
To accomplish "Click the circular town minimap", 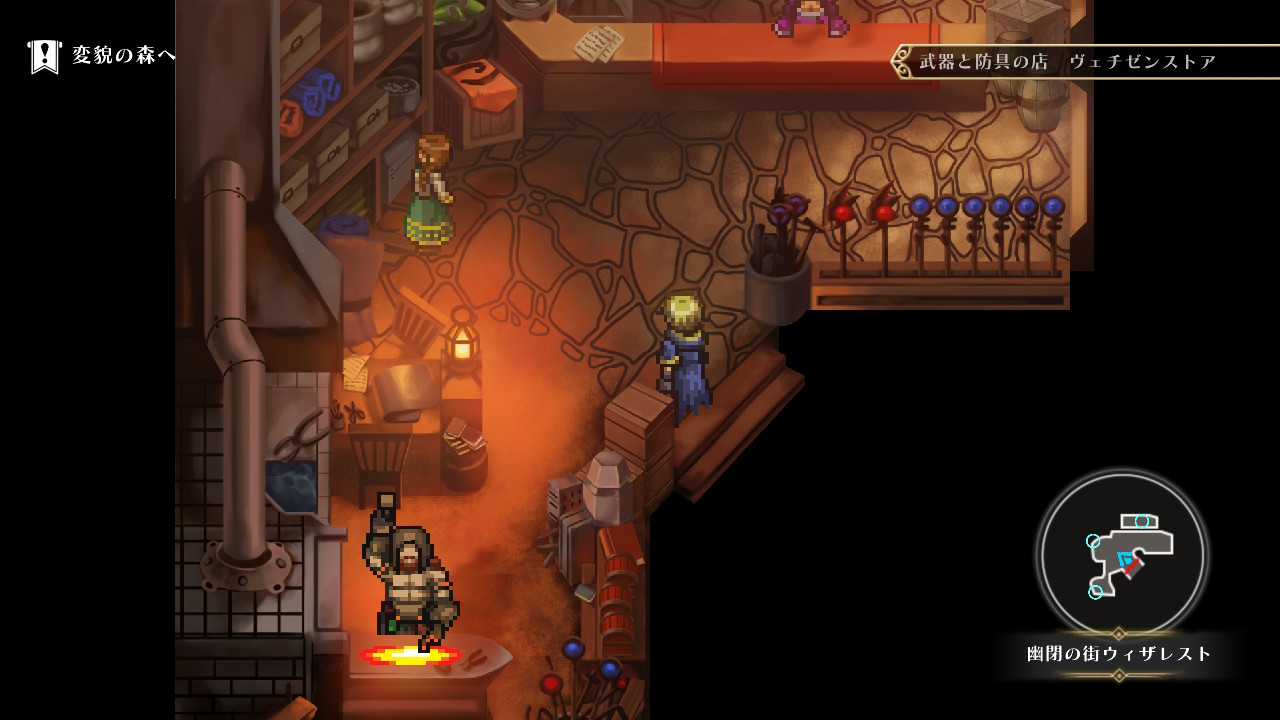I will coord(1121,554).
